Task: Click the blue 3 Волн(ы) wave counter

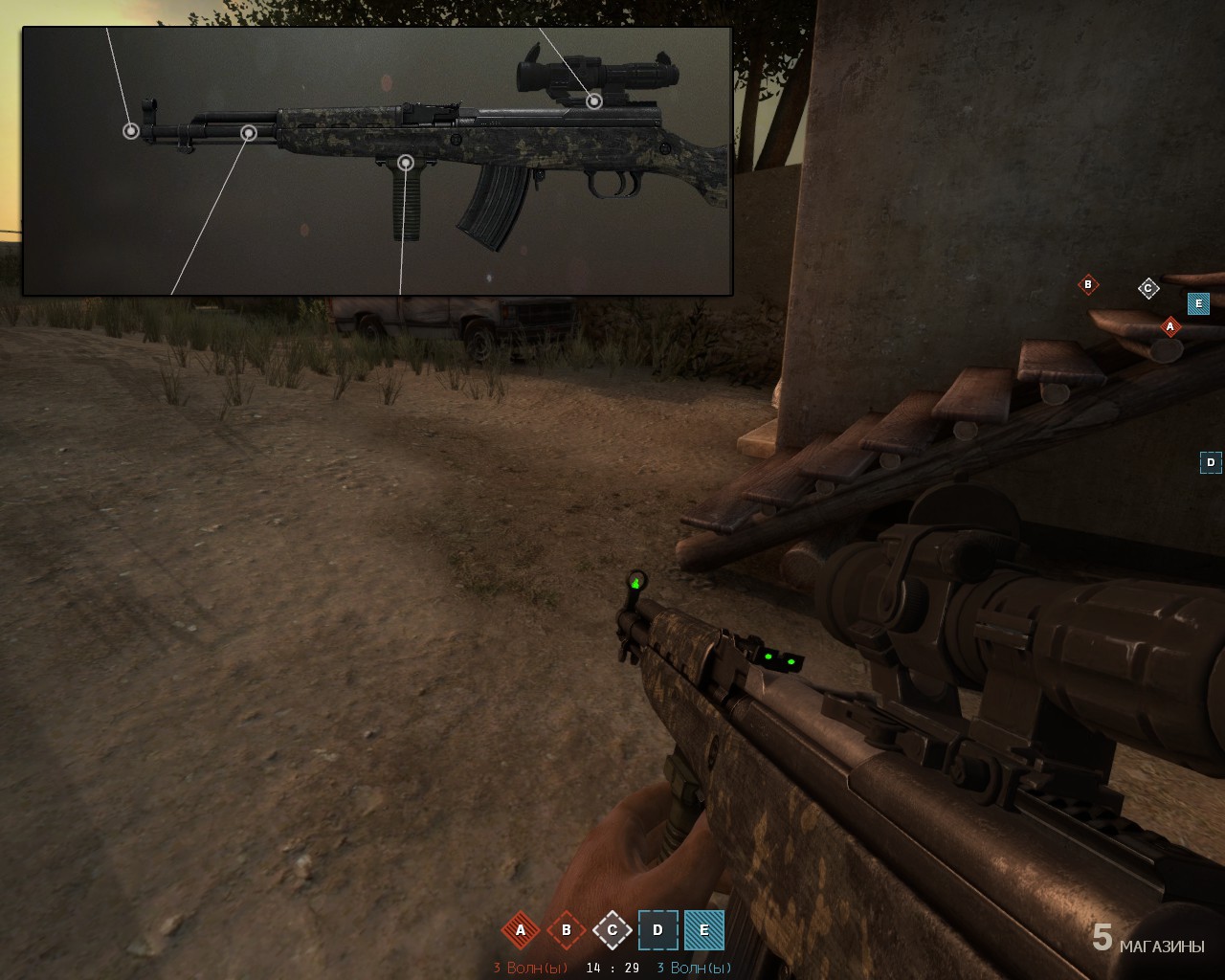Action: [693, 967]
